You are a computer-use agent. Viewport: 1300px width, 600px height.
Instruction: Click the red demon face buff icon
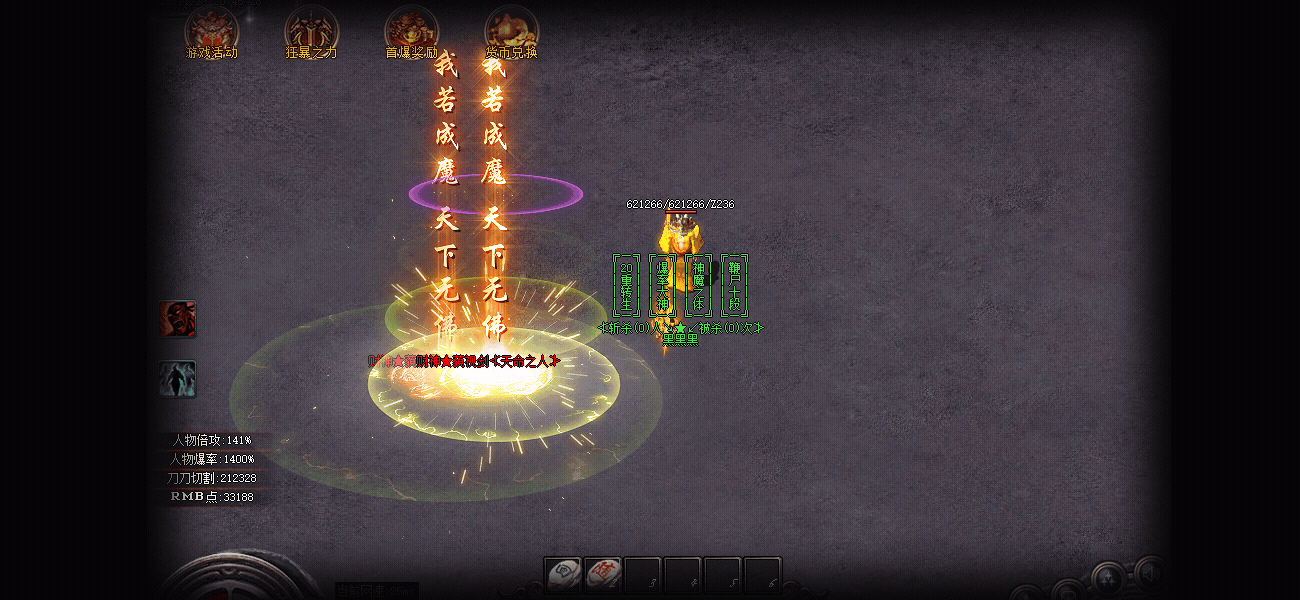(178, 319)
